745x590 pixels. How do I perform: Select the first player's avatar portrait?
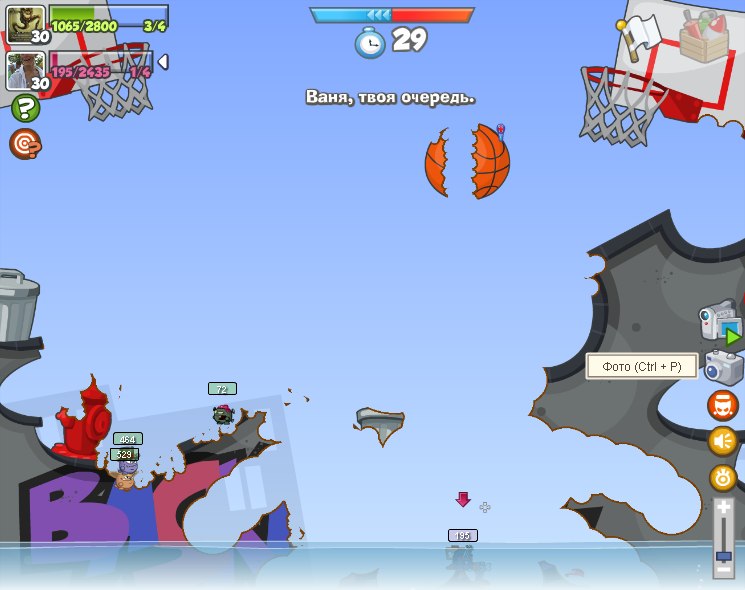click(25, 23)
